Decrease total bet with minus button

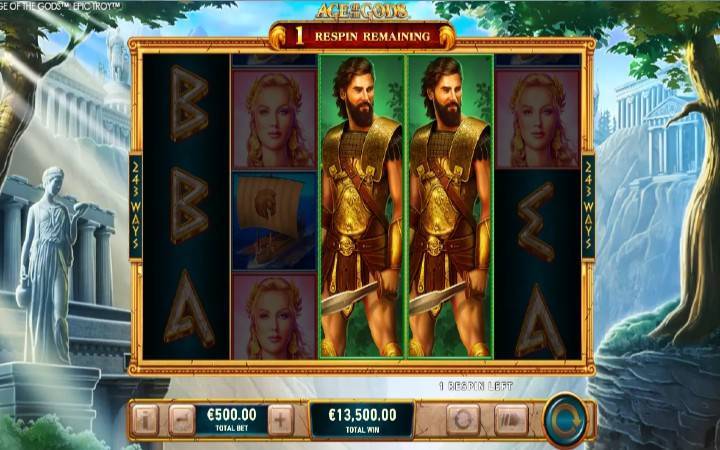pyautogui.click(x=181, y=420)
